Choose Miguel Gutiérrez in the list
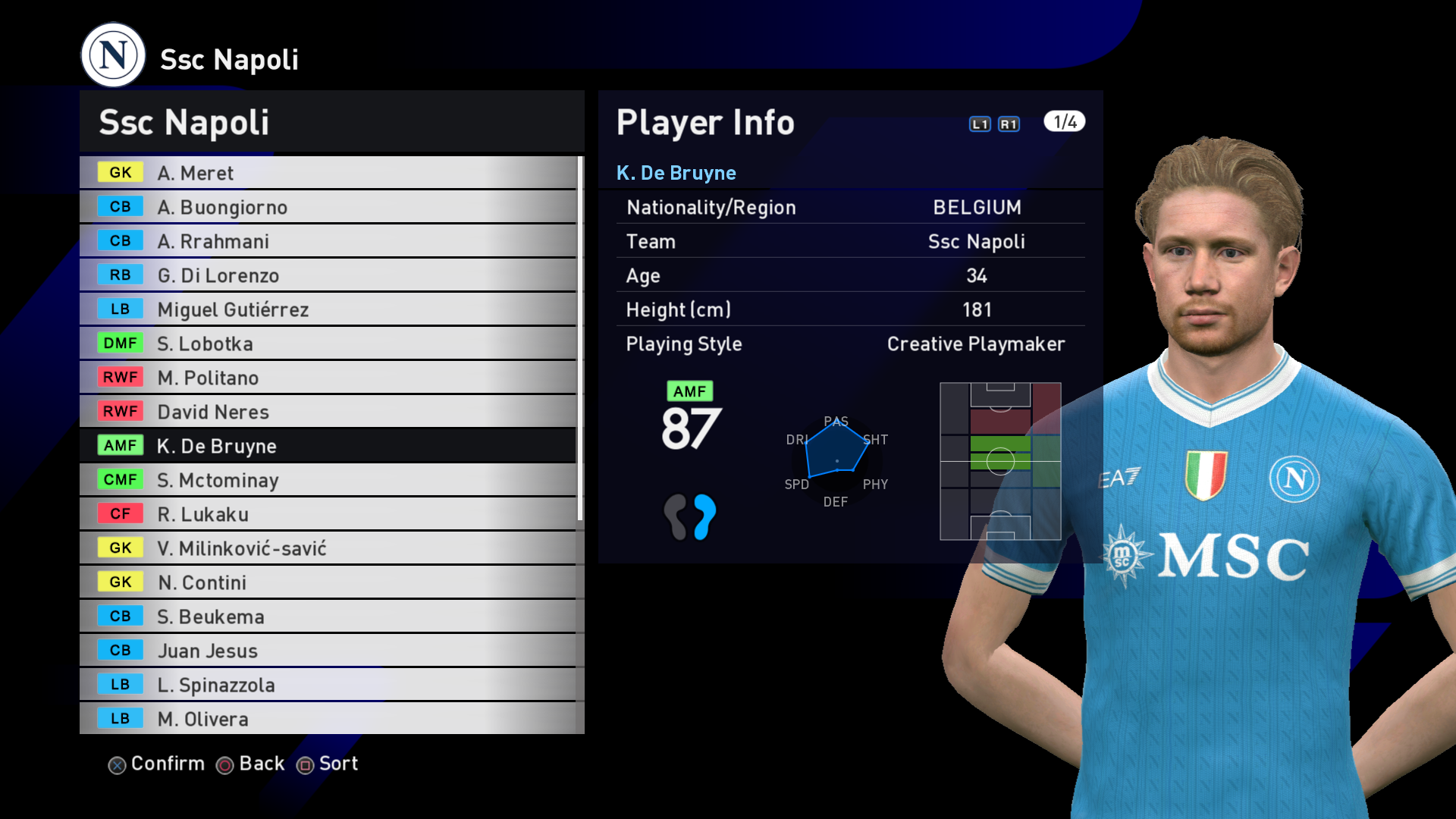Screen dimensions: 1456x819 pyautogui.click(x=328, y=309)
